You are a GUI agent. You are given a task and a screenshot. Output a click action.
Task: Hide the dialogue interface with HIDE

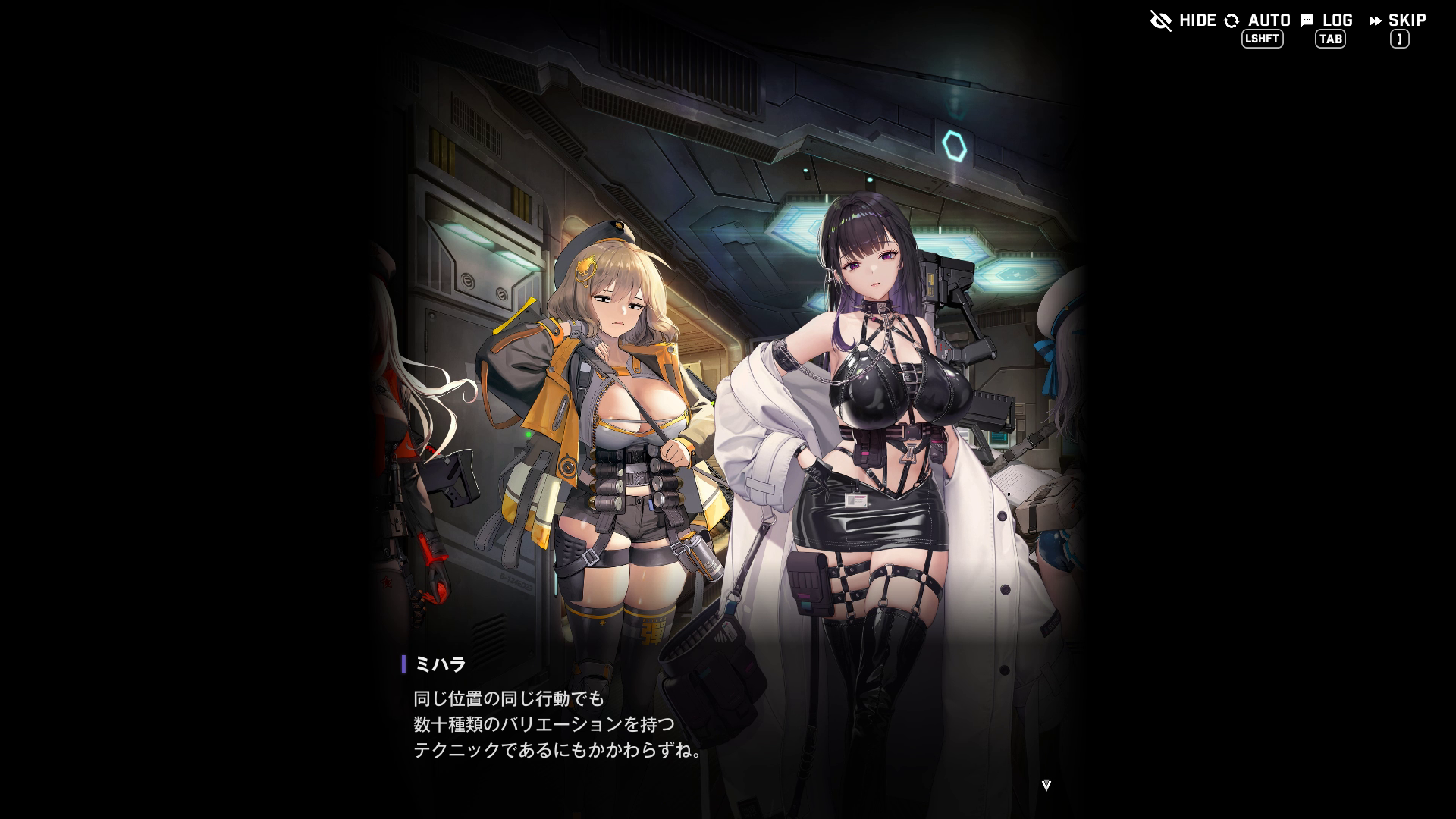[1183, 20]
